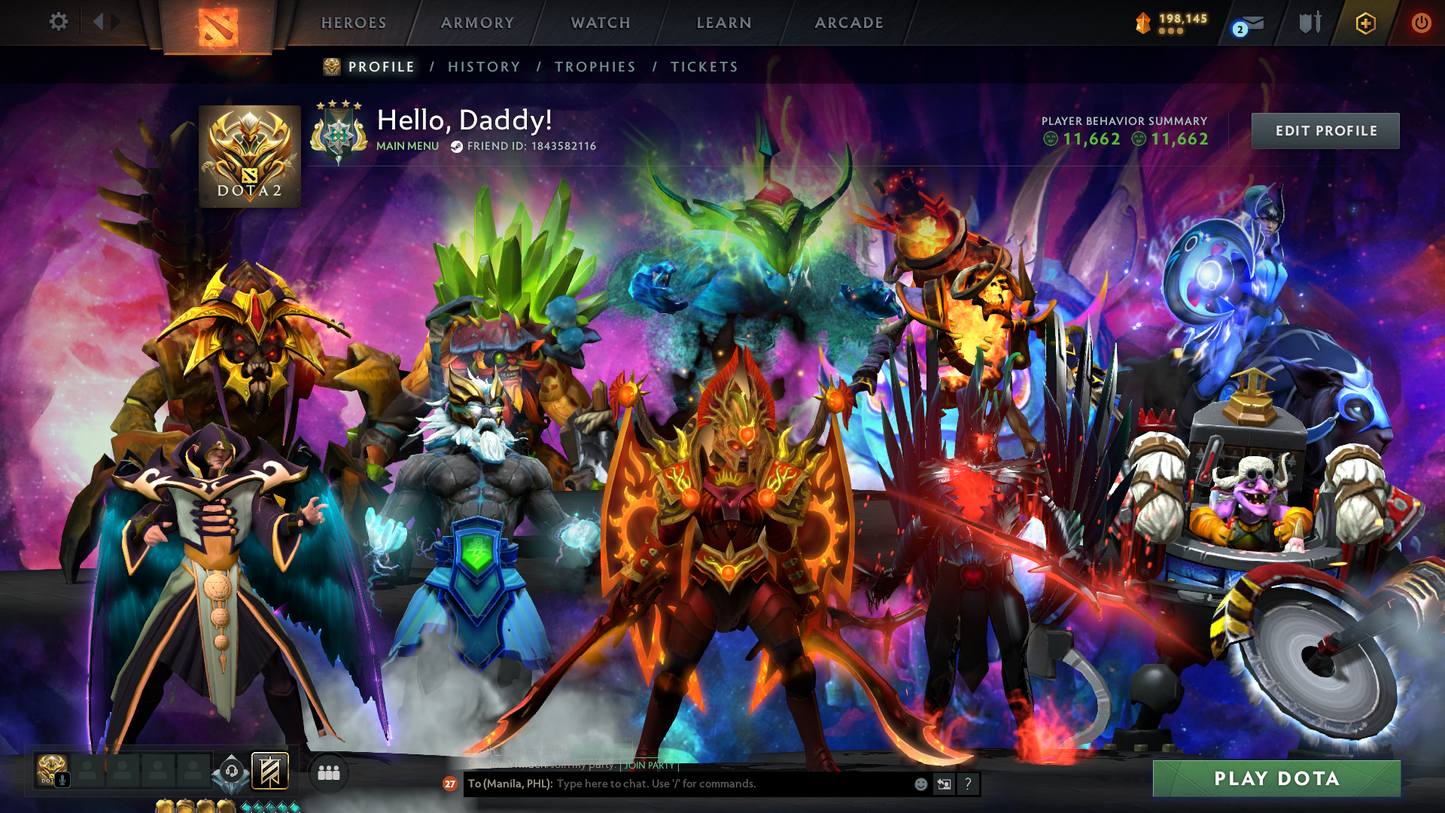Open the friends list icon
The image size is (1445, 813).
328,772
